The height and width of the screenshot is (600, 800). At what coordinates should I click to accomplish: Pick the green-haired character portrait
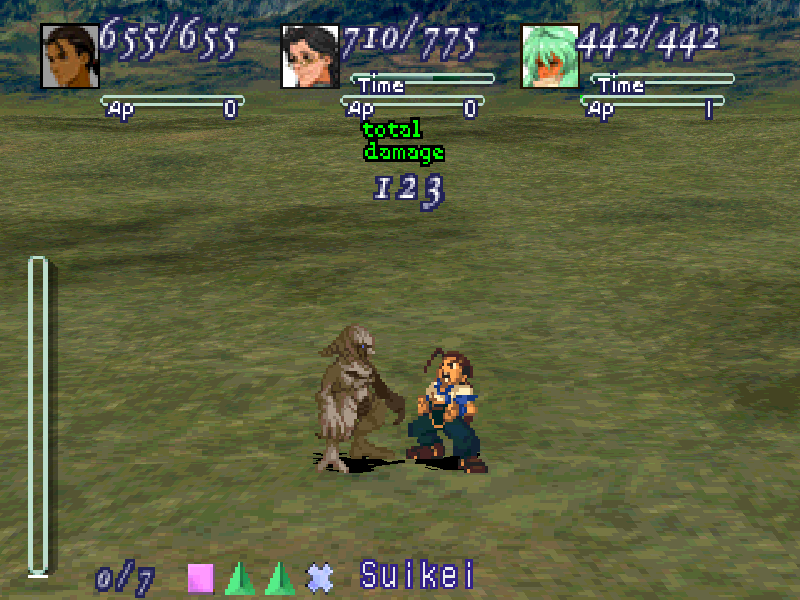[x=550, y=56]
